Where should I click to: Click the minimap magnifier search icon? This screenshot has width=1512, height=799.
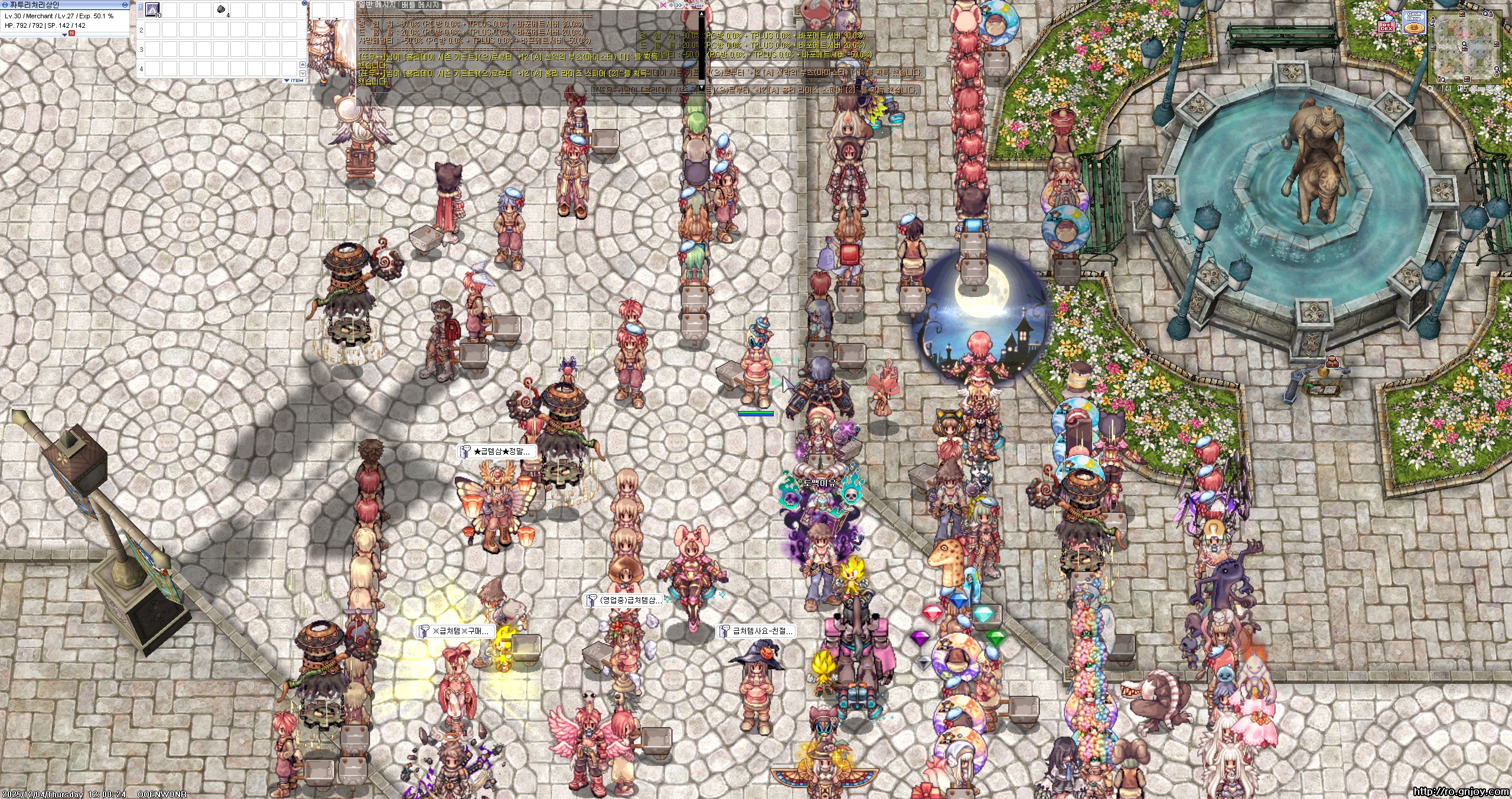coord(1430,89)
